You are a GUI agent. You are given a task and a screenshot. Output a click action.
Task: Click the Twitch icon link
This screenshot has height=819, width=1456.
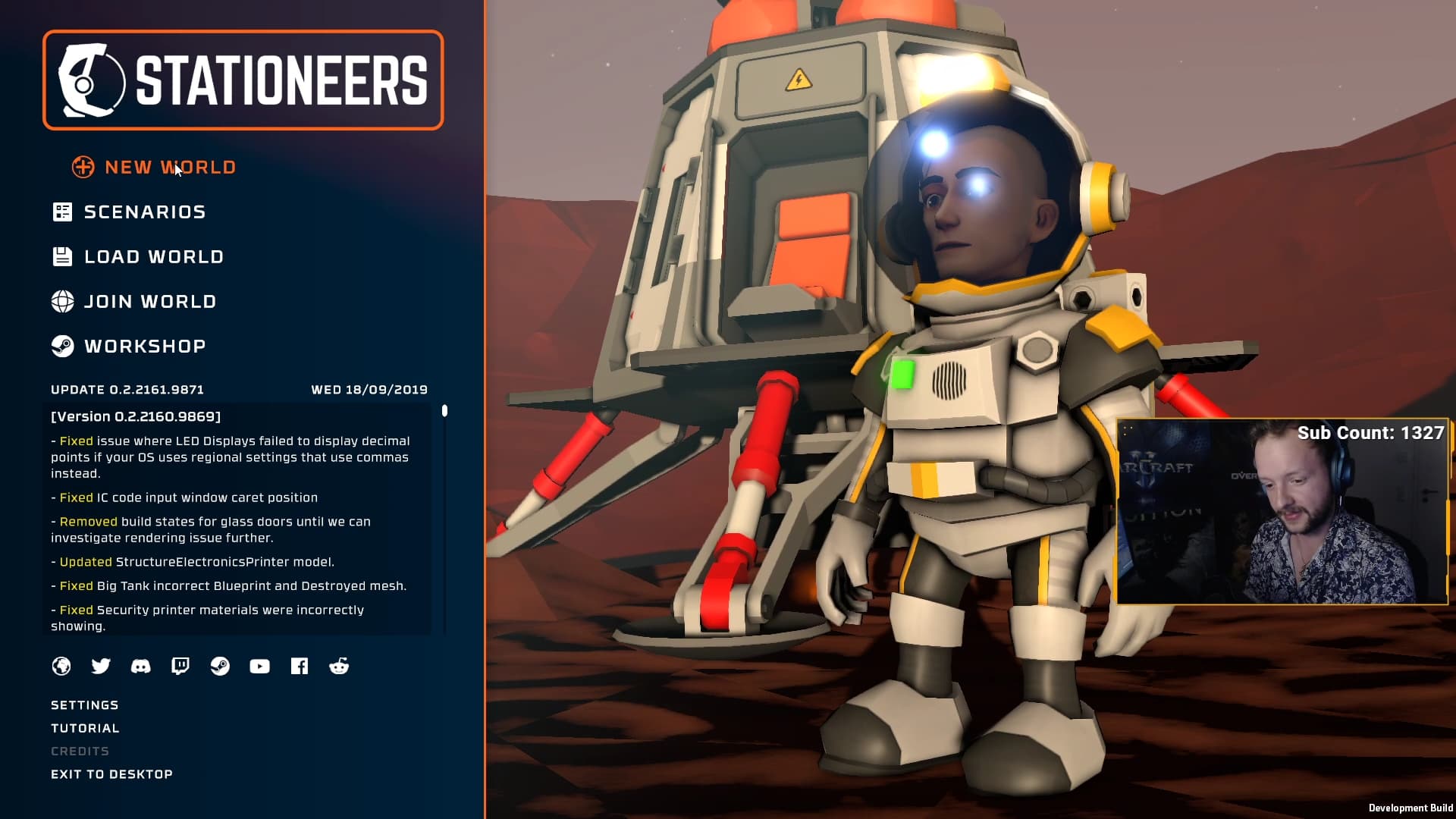tap(180, 666)
